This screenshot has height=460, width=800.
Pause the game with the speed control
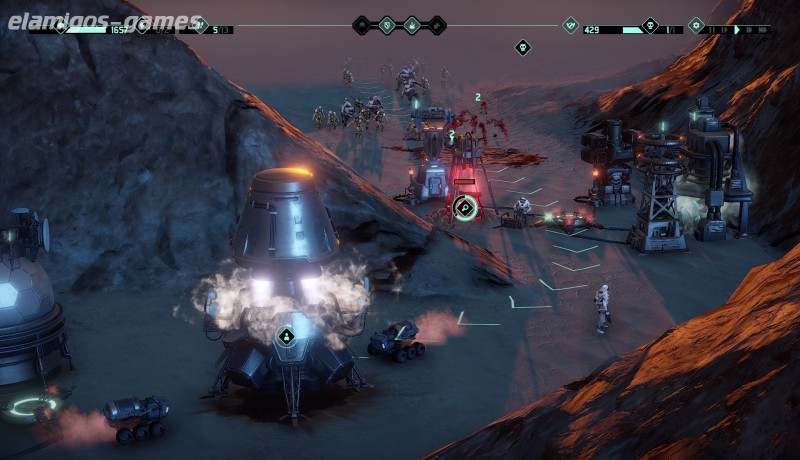(713, 30)
